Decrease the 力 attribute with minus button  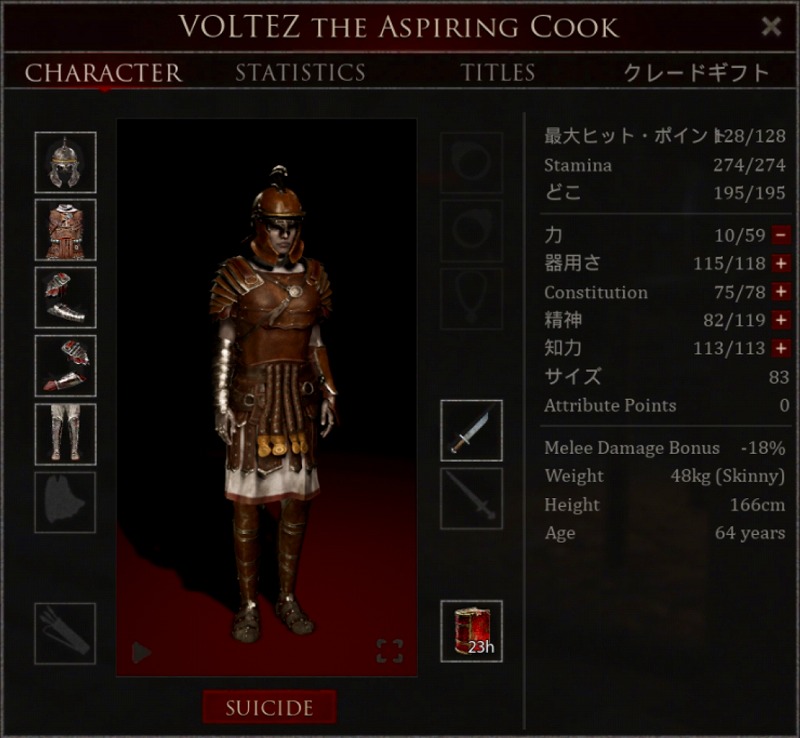click(x=781, y=236)
